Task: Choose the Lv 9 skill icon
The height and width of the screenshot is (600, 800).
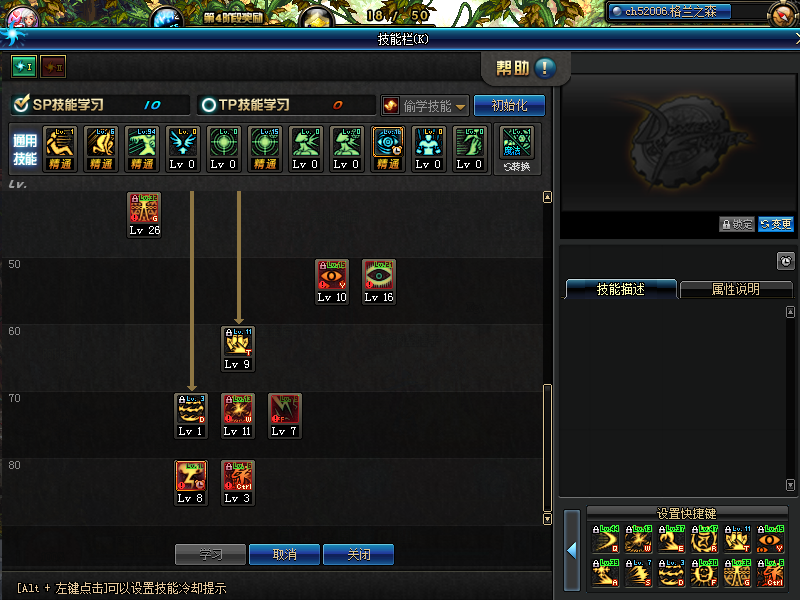Action: (238, 343)
